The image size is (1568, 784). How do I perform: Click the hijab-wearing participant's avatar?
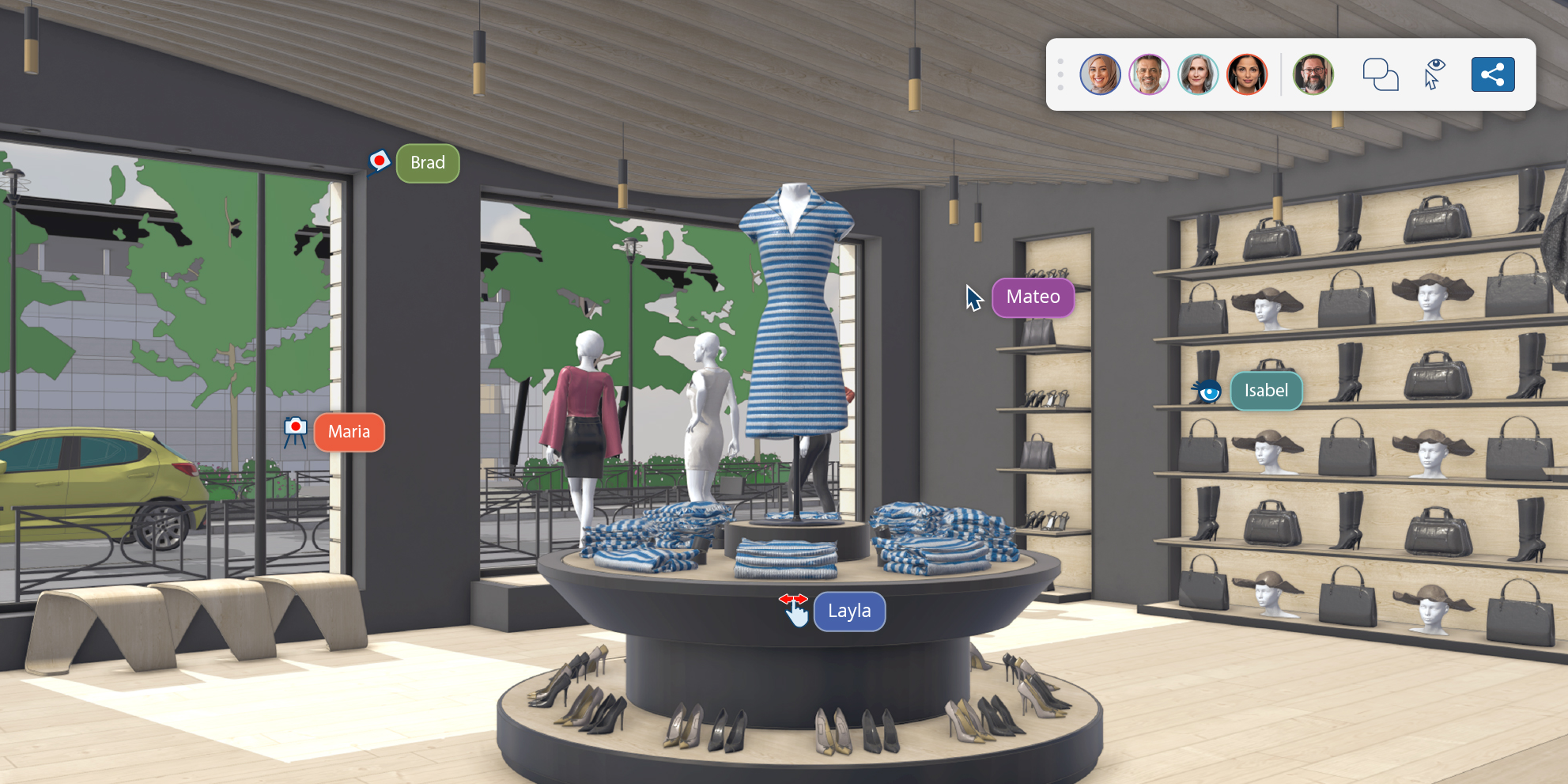pos(1099,74)
